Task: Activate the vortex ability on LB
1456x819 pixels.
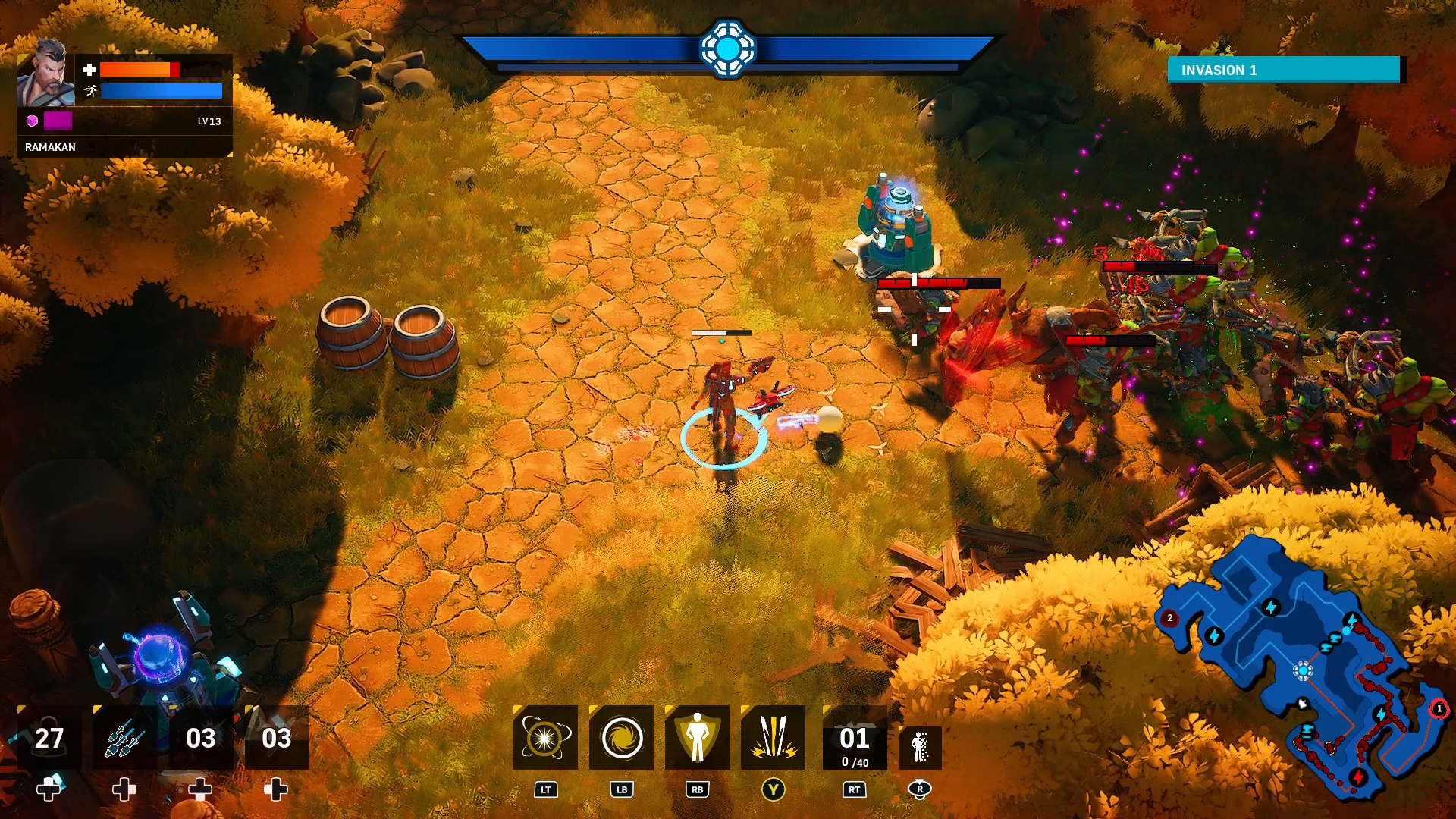Action: pos(621,738)
